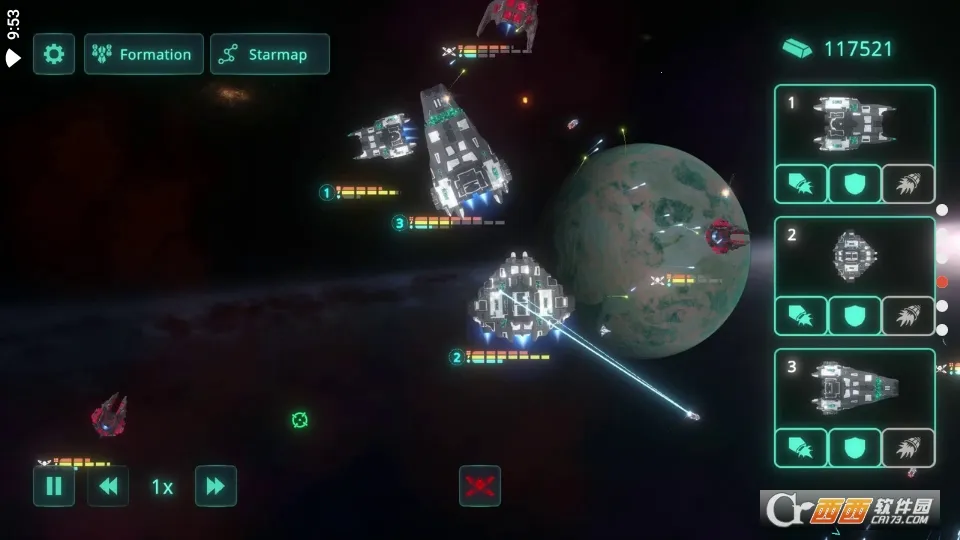960x540 pixels.
Task: Use ship 2's grey missile ability
Action: pos(908,316)
